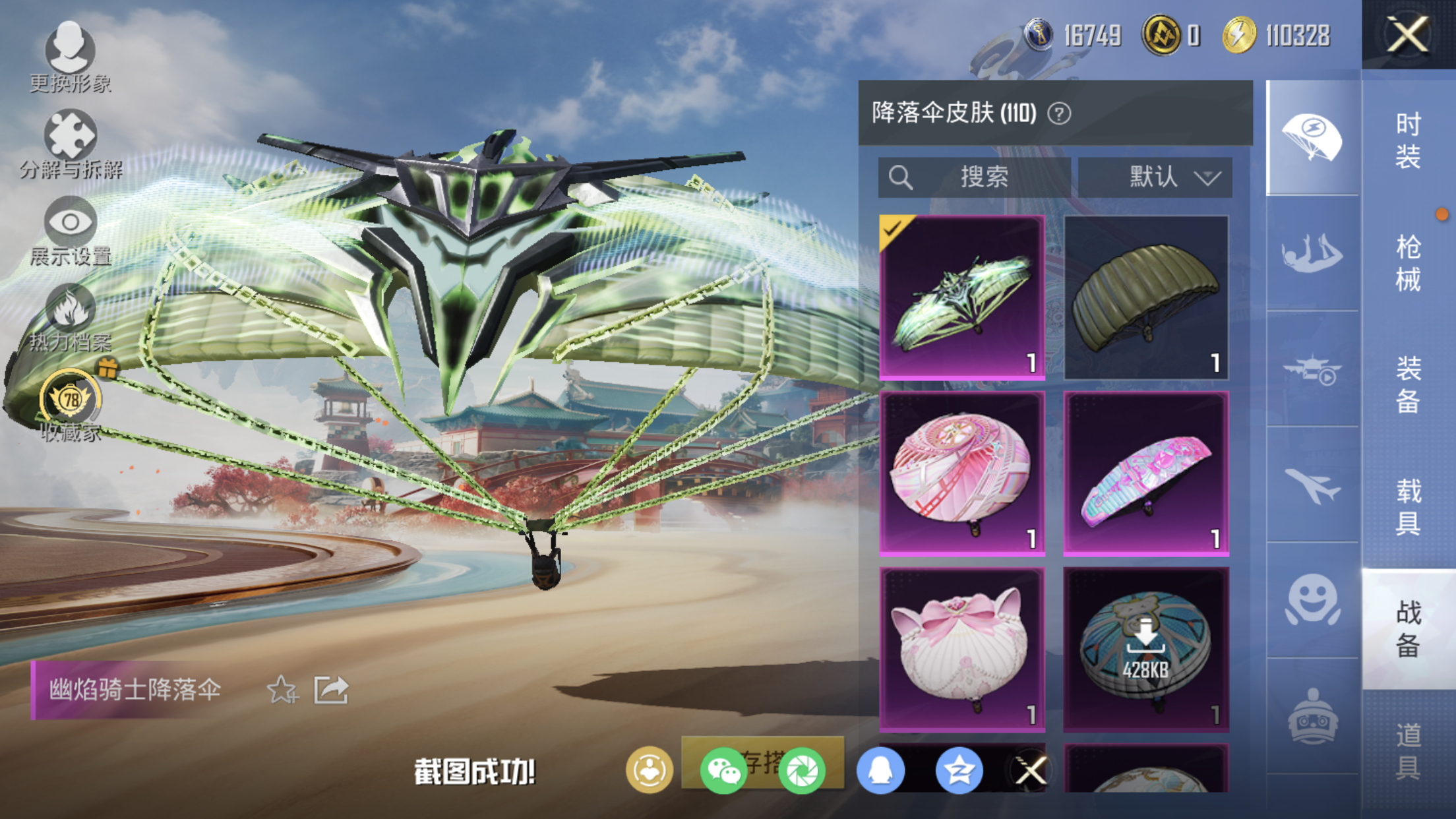Show the parachute skin help question mark
The width and height of the screenshot is (1456, 819).
pyautogui.click(x=1059, y=114)
